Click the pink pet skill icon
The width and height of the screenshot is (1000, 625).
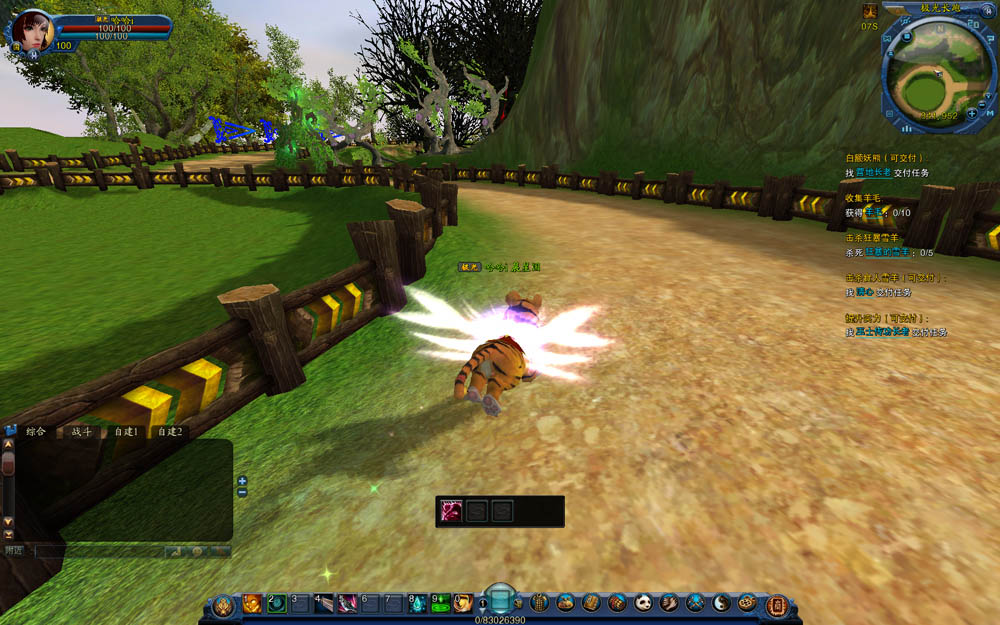click(451, 511)
